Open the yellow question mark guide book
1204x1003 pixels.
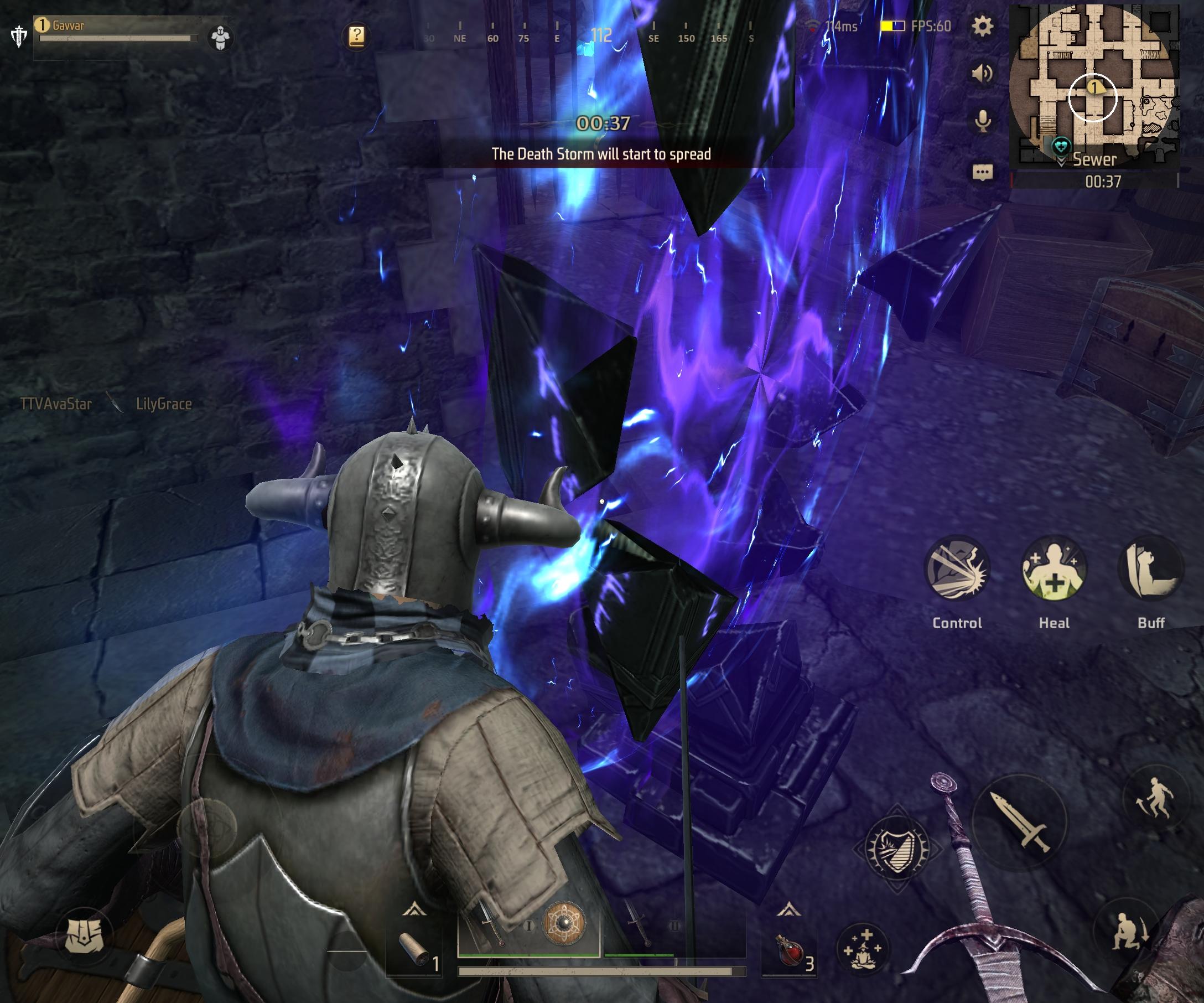click(x=356, y=36)
